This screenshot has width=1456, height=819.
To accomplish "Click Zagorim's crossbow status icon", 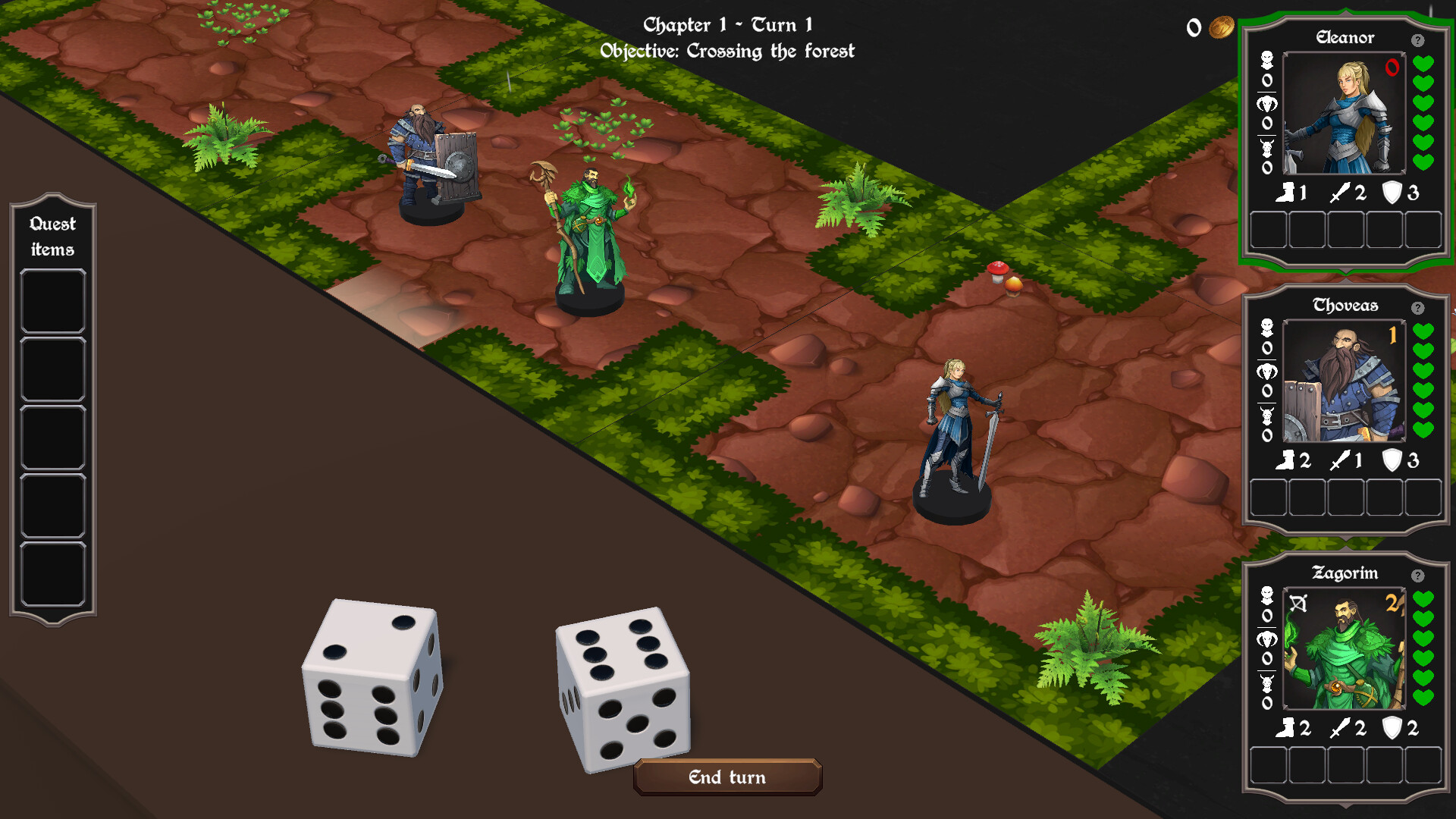I will [1298, 602].
